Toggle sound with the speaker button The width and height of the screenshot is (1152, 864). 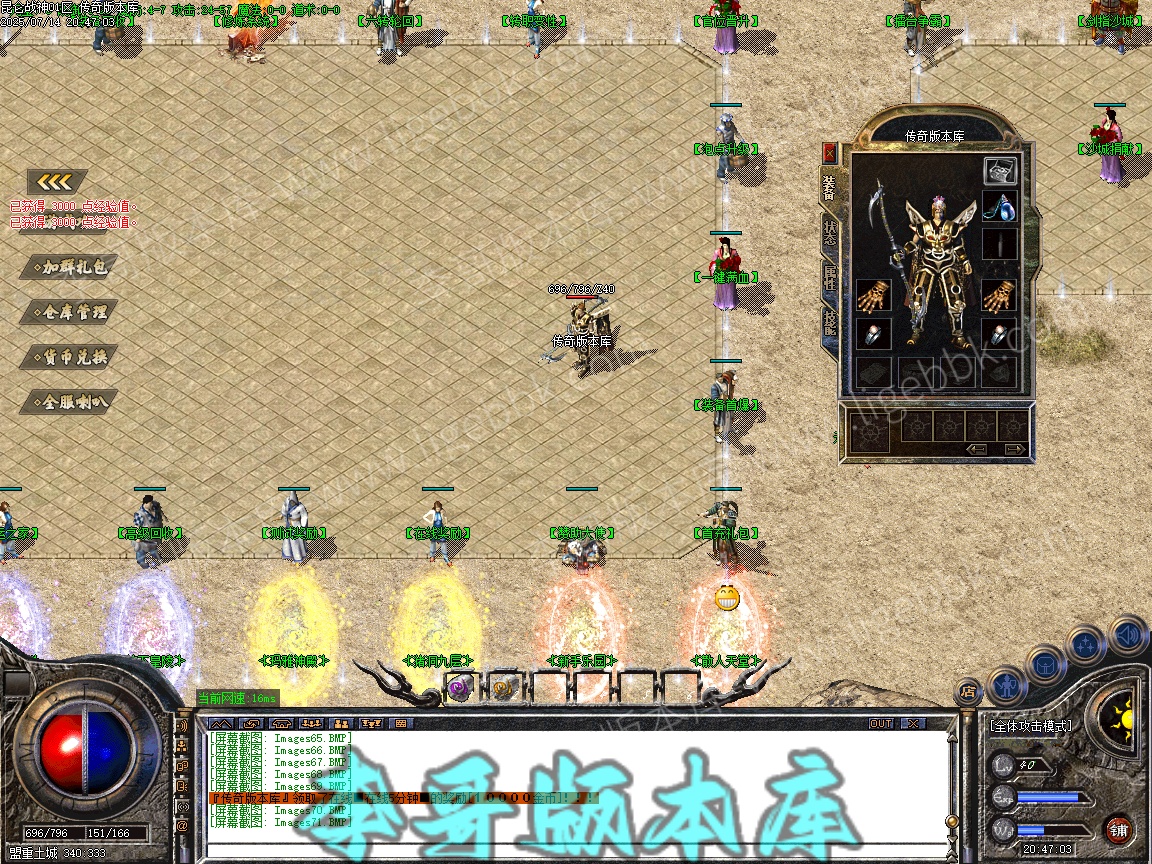coord(1127,634)
